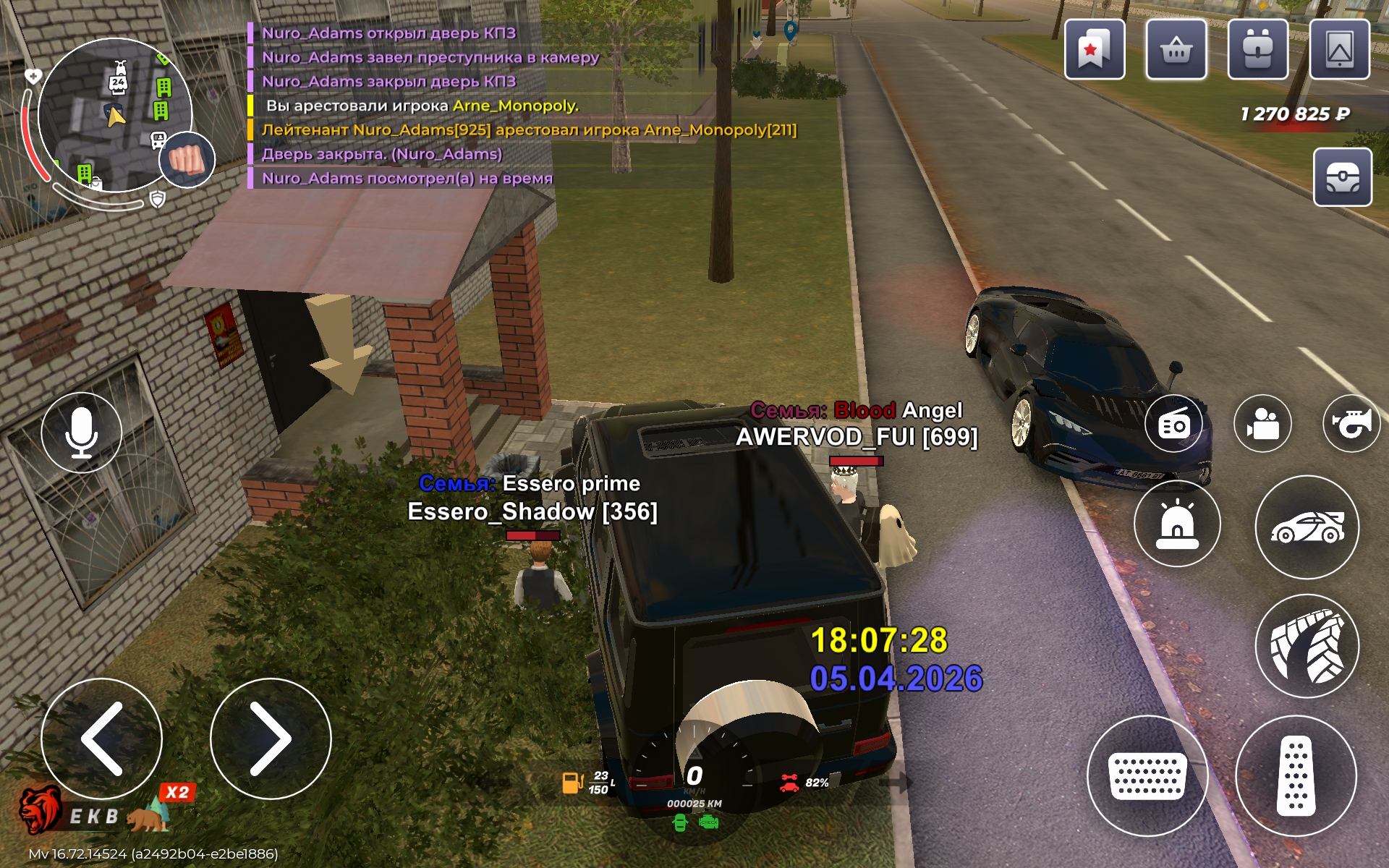Steer right with the right arrow
The width and height of the screenshot is (1389, 868).
pos(271,739)
